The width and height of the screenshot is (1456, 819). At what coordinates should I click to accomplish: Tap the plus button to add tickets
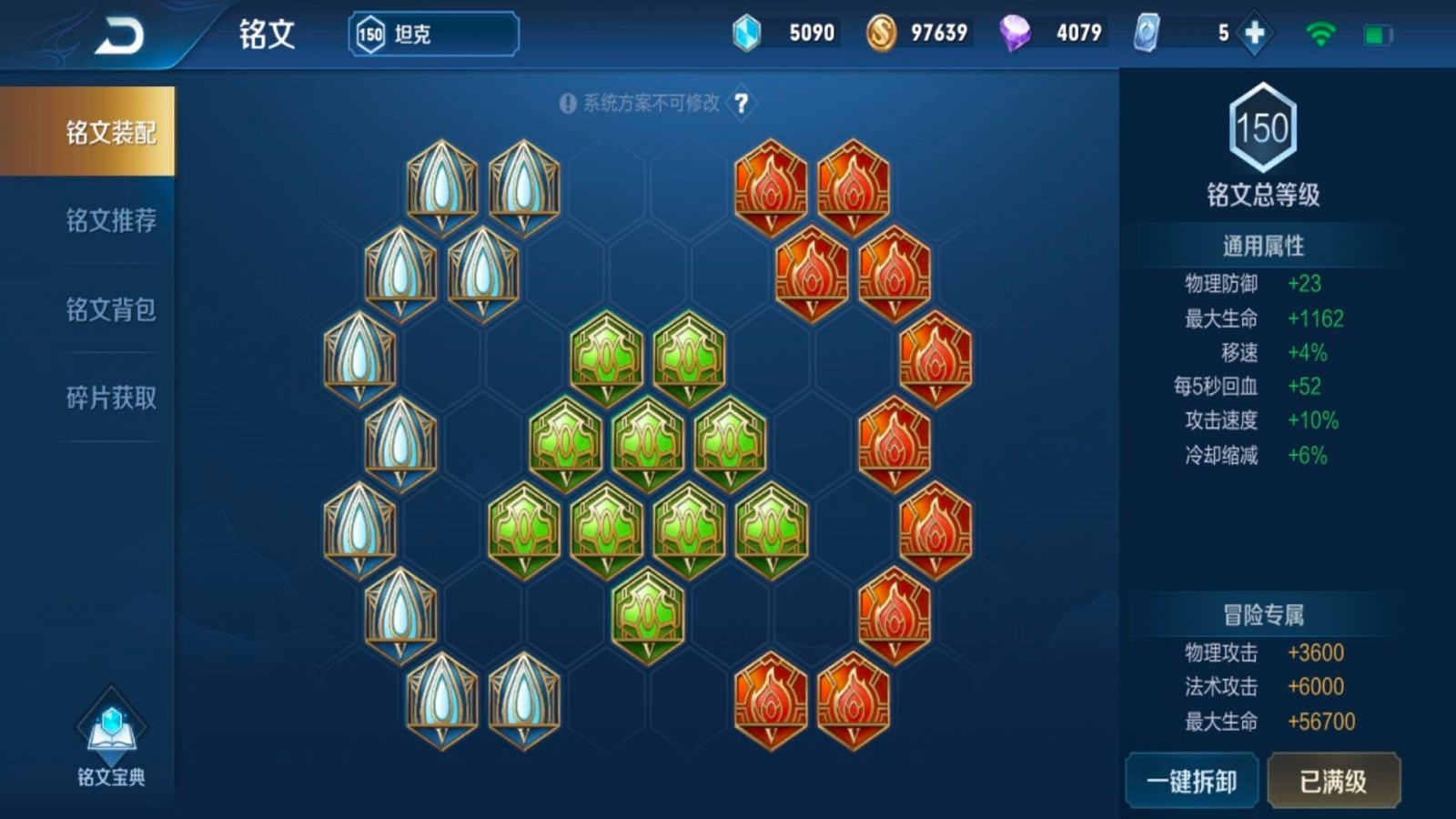pyautogui.click(x=1254, y=34)
